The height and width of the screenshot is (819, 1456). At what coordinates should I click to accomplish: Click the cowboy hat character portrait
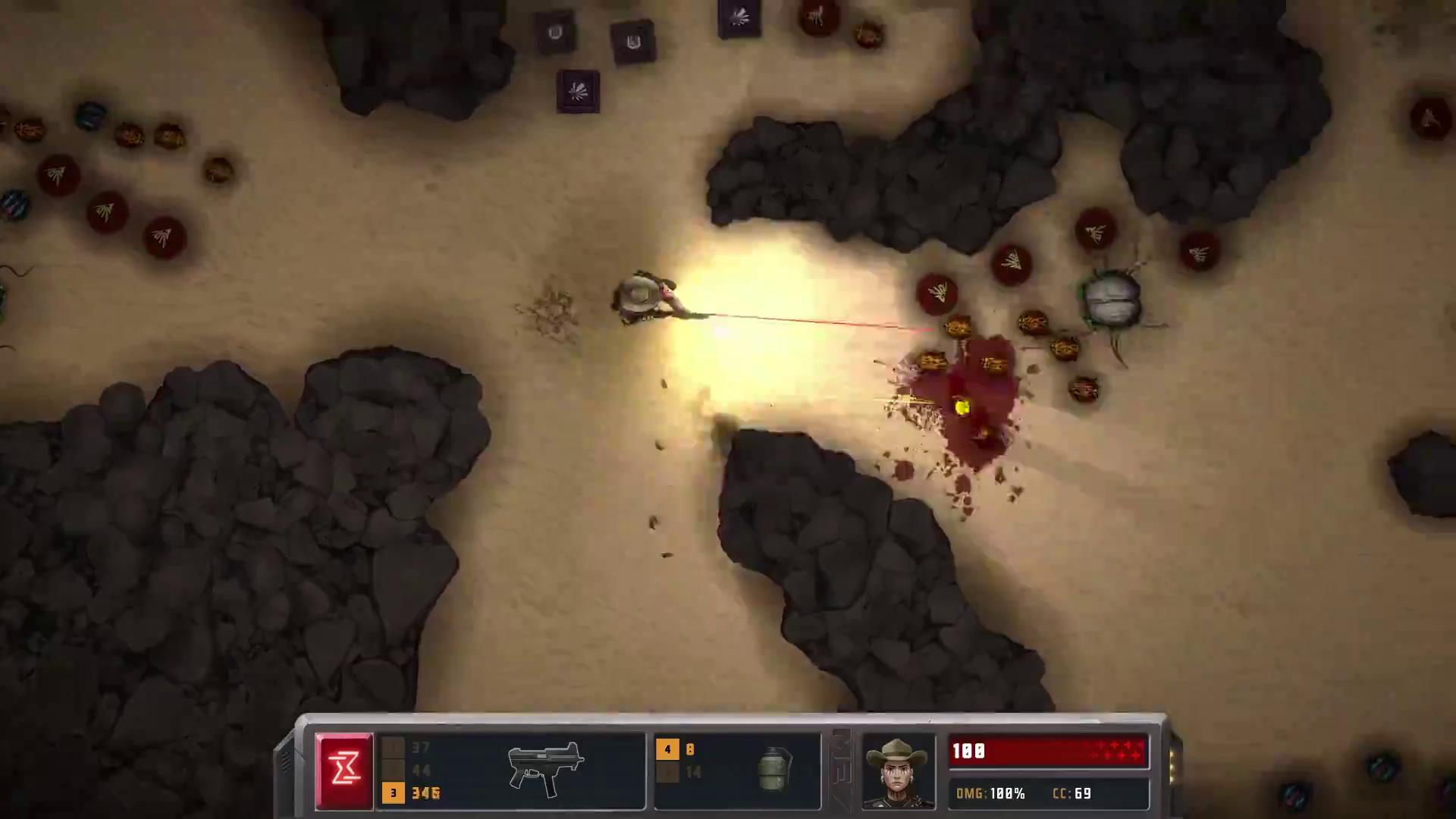click(x=899, y=770)
